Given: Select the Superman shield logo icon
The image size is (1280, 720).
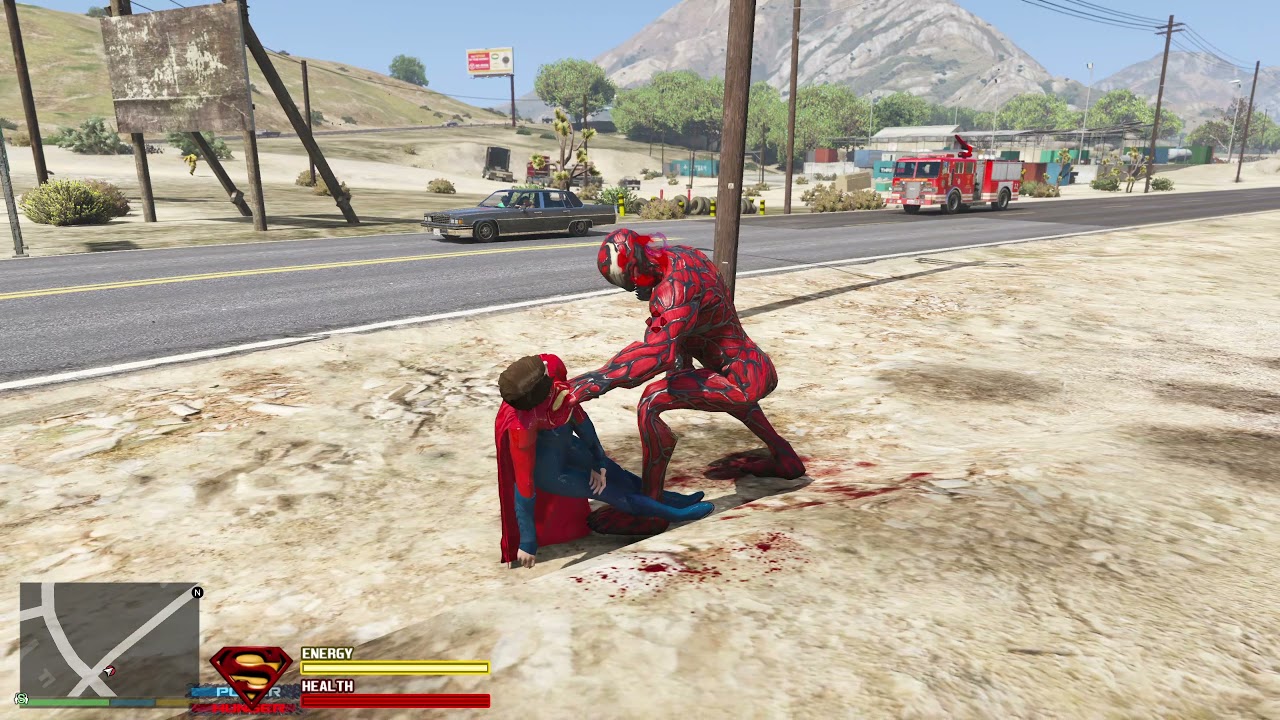Looking at the screenshot, I should (x=250, y=671).
